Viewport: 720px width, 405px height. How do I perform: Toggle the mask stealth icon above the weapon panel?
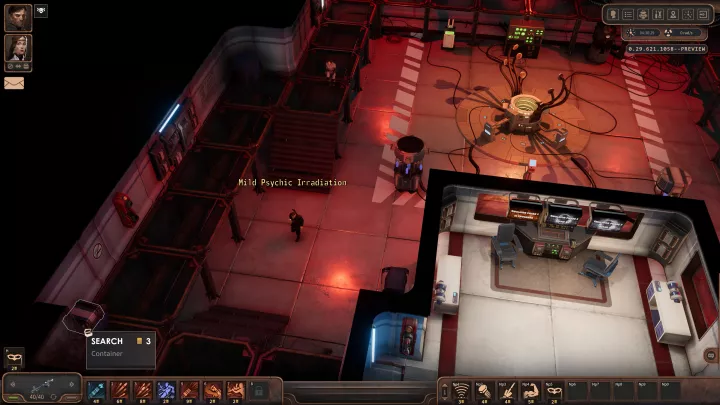click(x=13, y=357)
